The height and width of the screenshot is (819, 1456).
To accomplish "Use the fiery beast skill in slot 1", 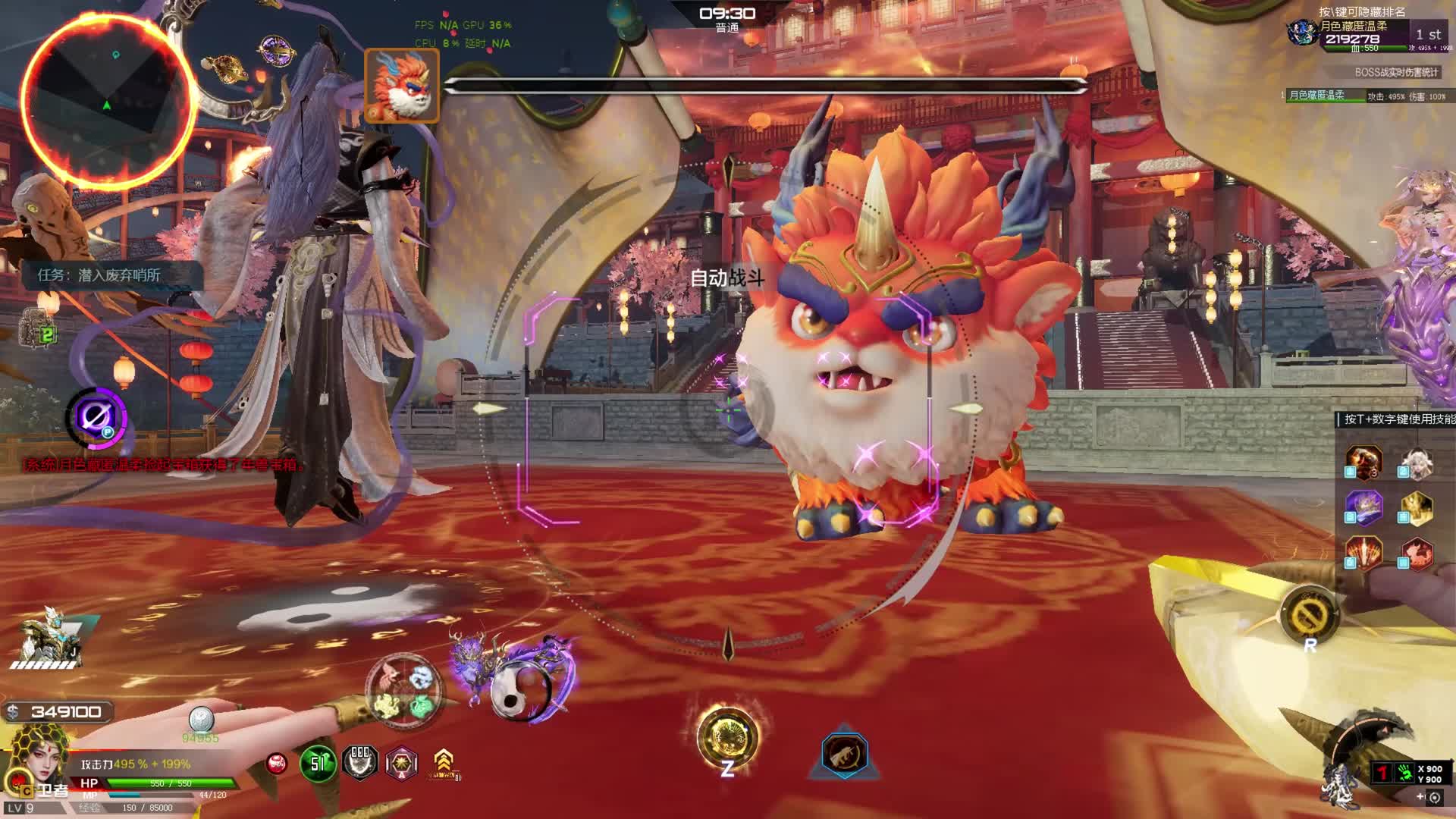I will click(1363, 461).
